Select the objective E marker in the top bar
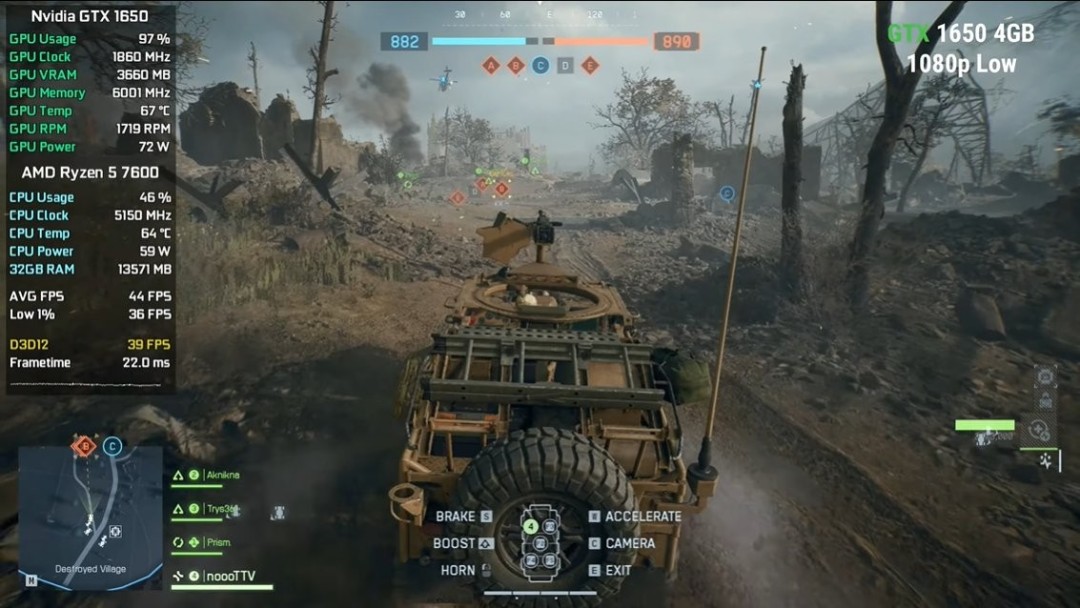 coord(590,66)
